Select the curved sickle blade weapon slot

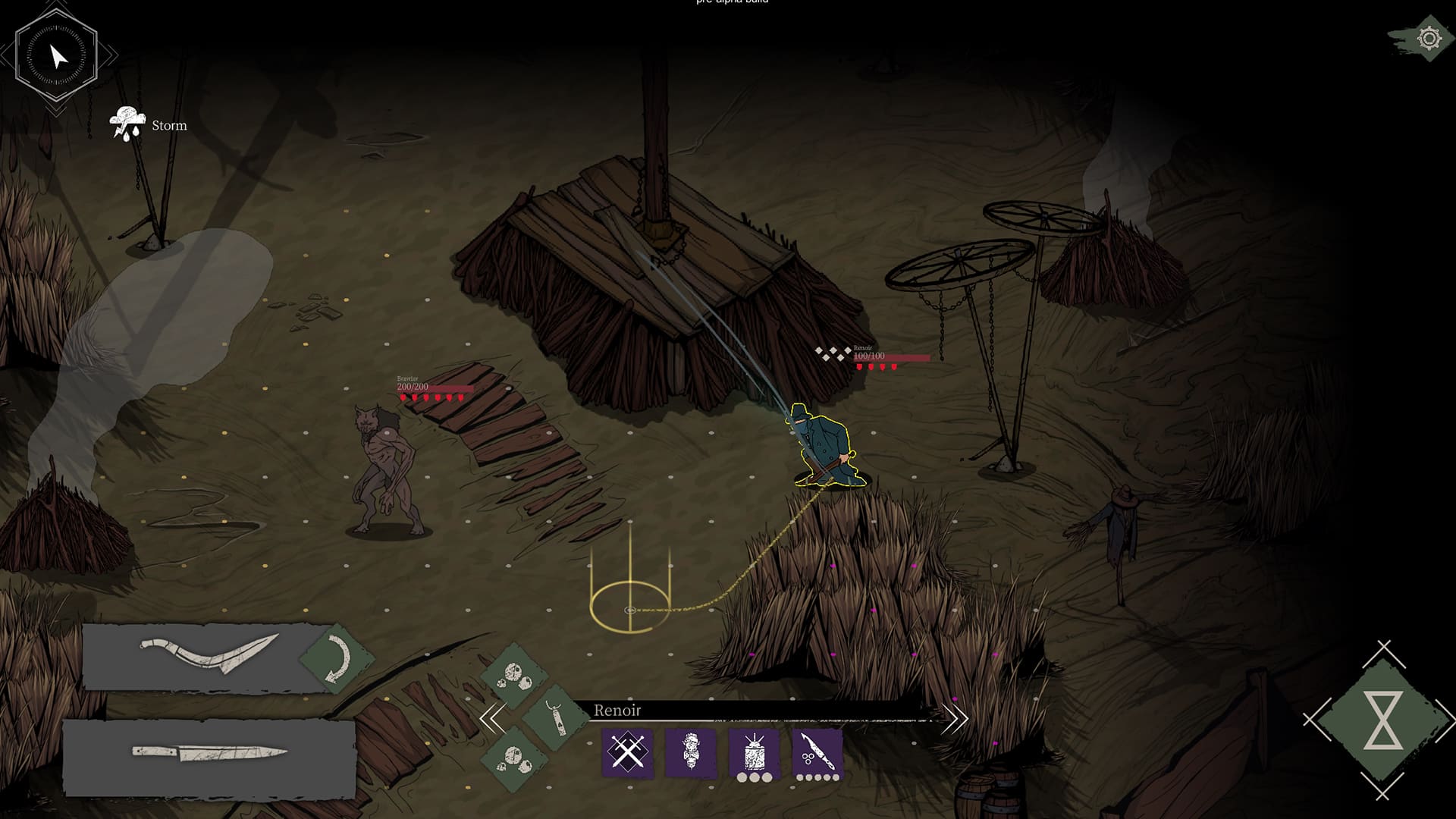tap(206, 656)
